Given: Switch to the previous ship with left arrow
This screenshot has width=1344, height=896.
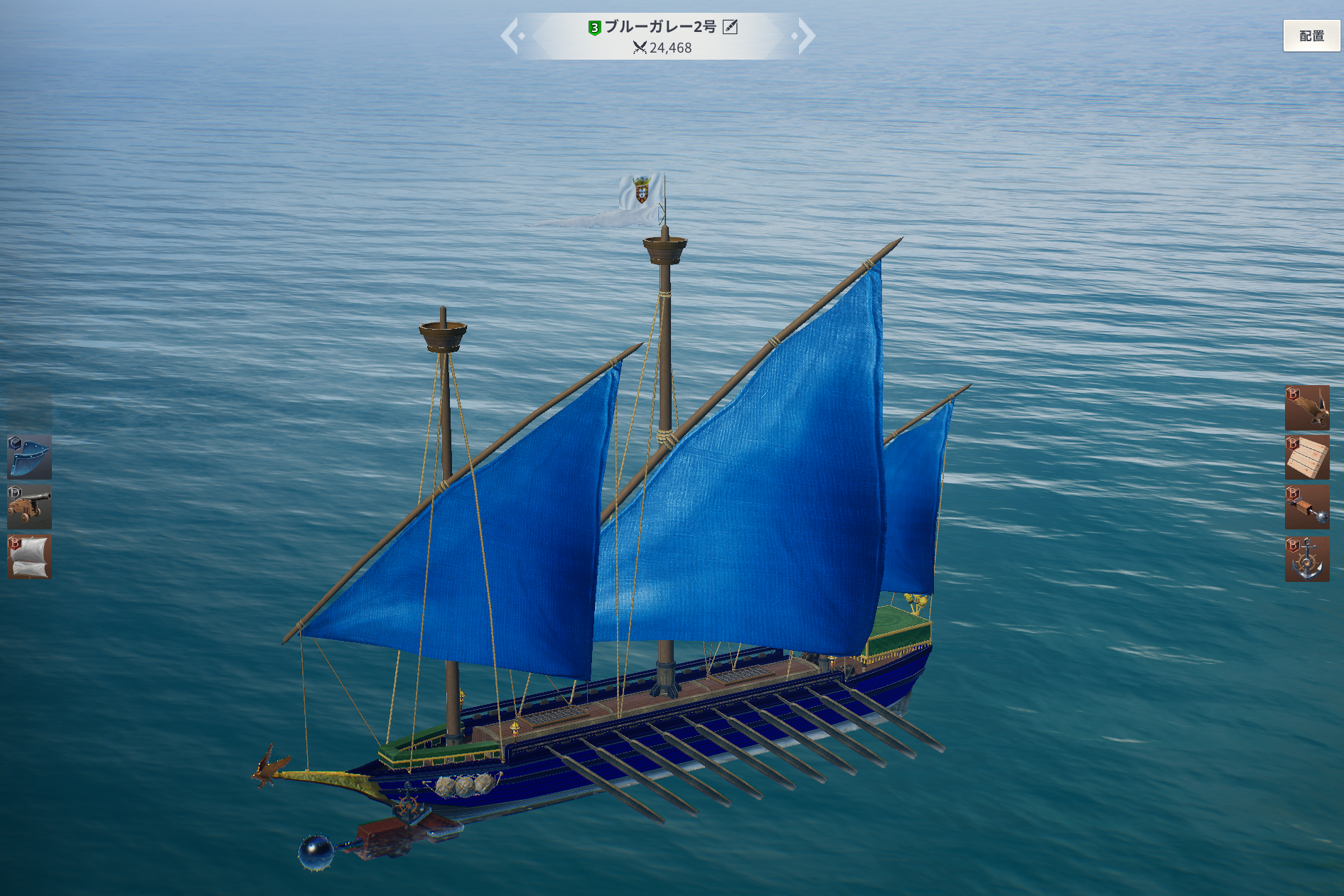Looking at the screenshot, I should (x=512, y=36).
